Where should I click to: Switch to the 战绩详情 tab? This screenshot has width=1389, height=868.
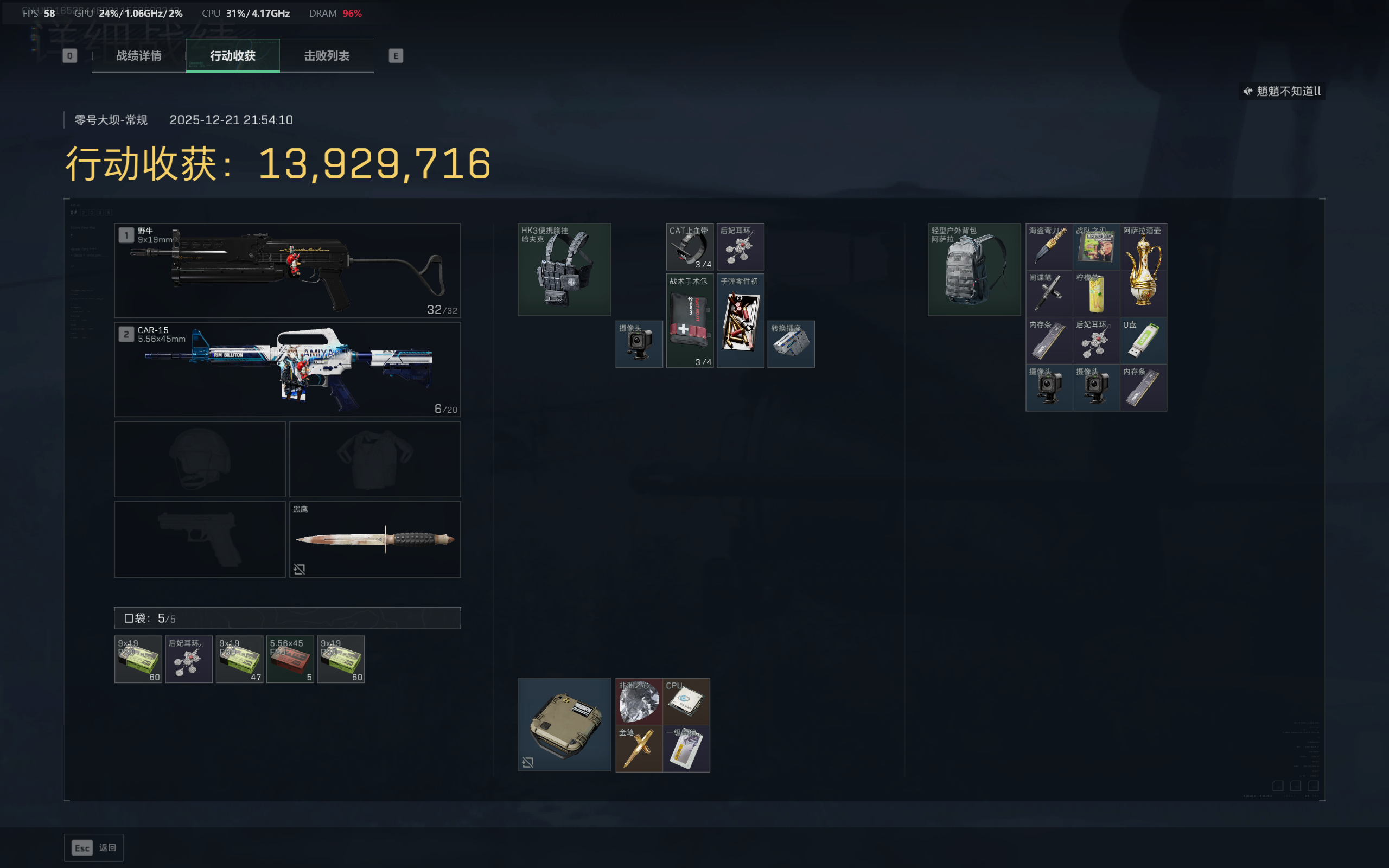point(138,56)
